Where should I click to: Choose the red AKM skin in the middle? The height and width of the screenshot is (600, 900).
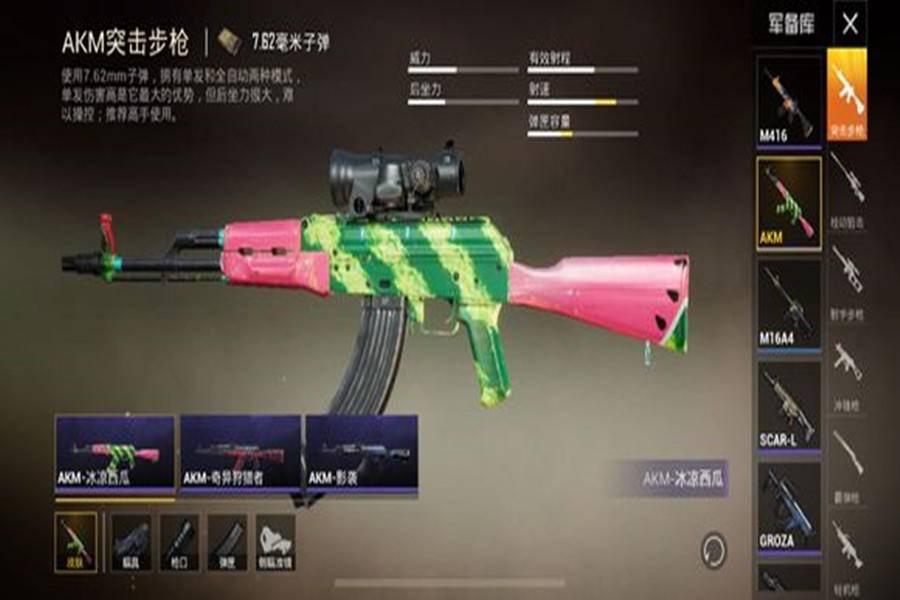[240, 452]
